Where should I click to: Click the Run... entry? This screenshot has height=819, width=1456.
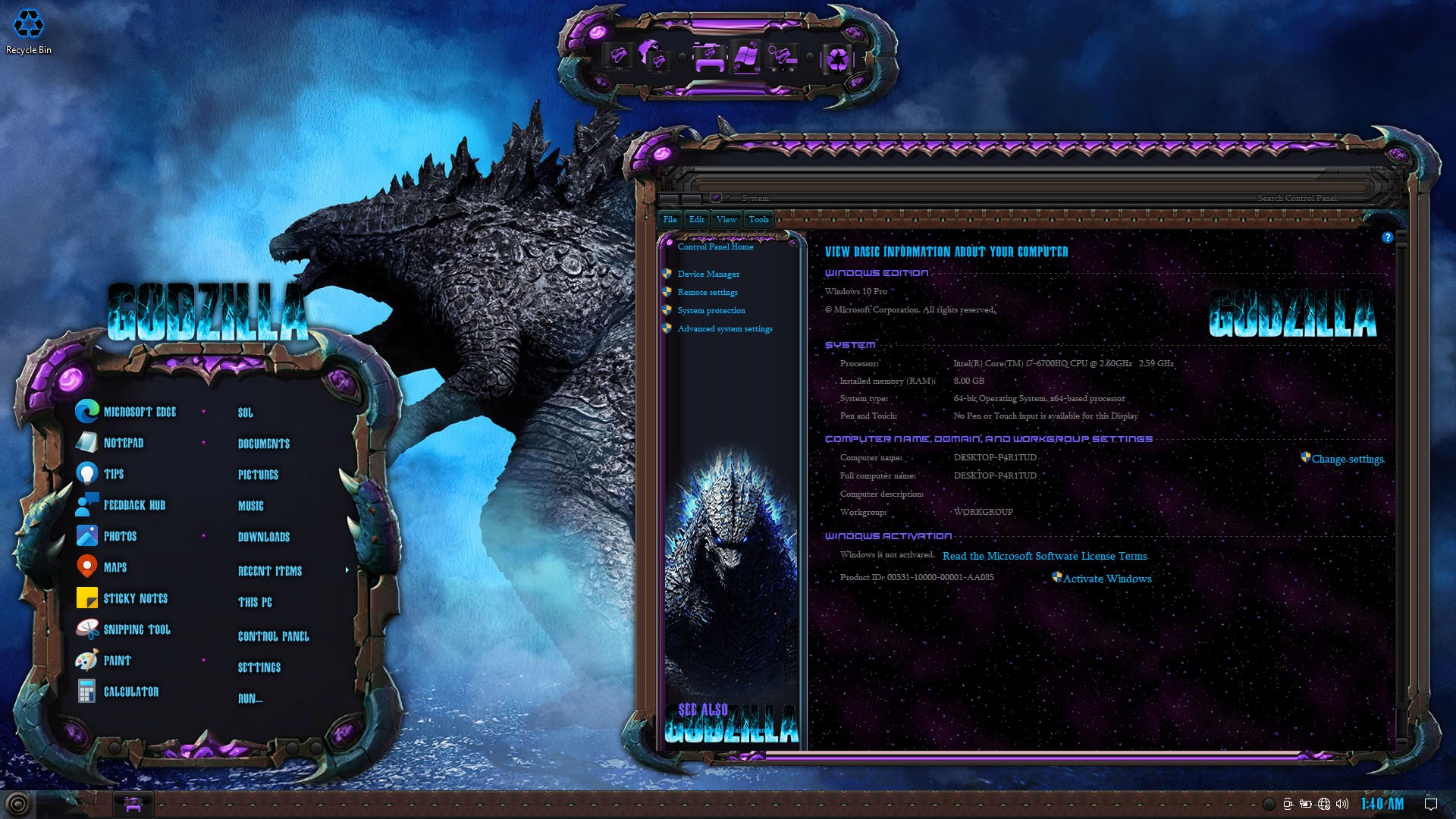tap(249, 698)
